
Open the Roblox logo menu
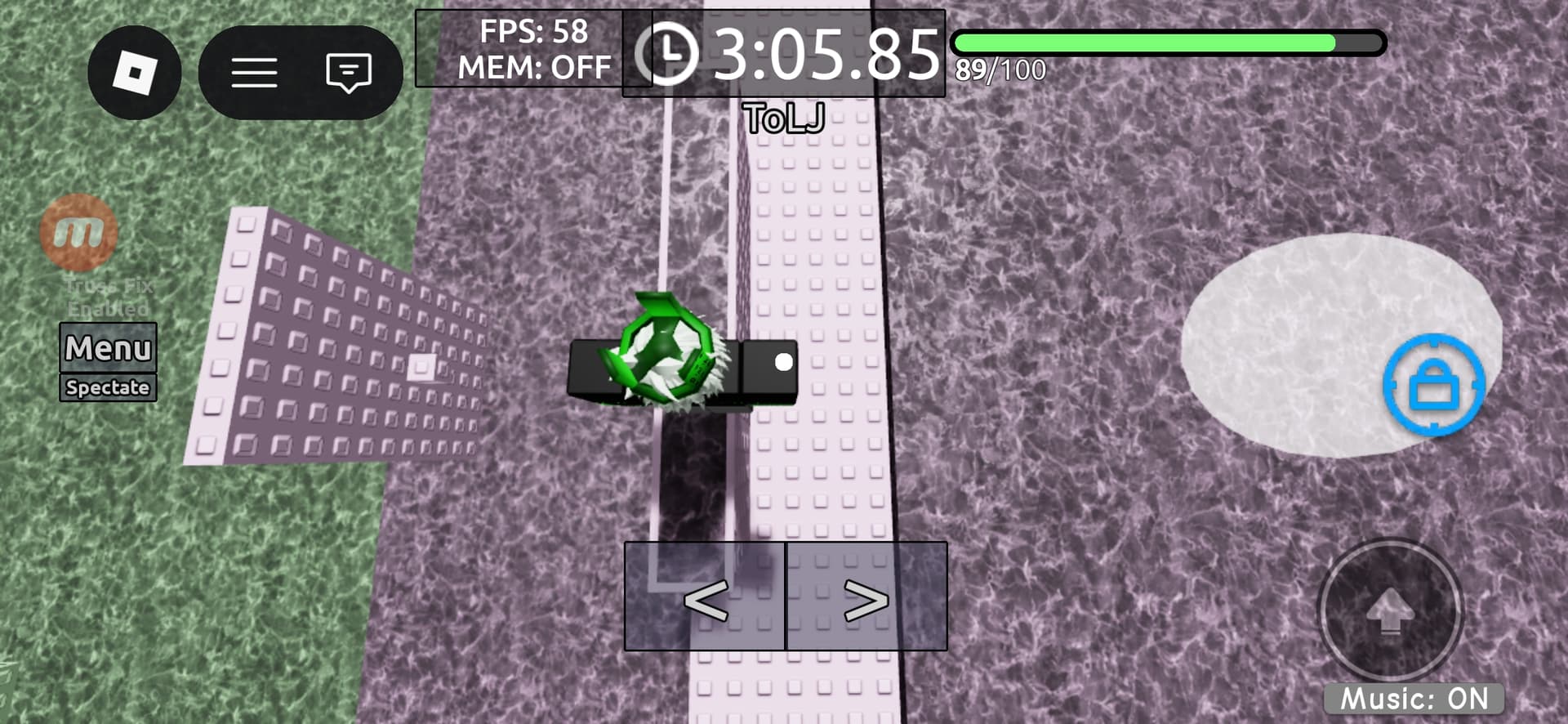coord(134,73)
